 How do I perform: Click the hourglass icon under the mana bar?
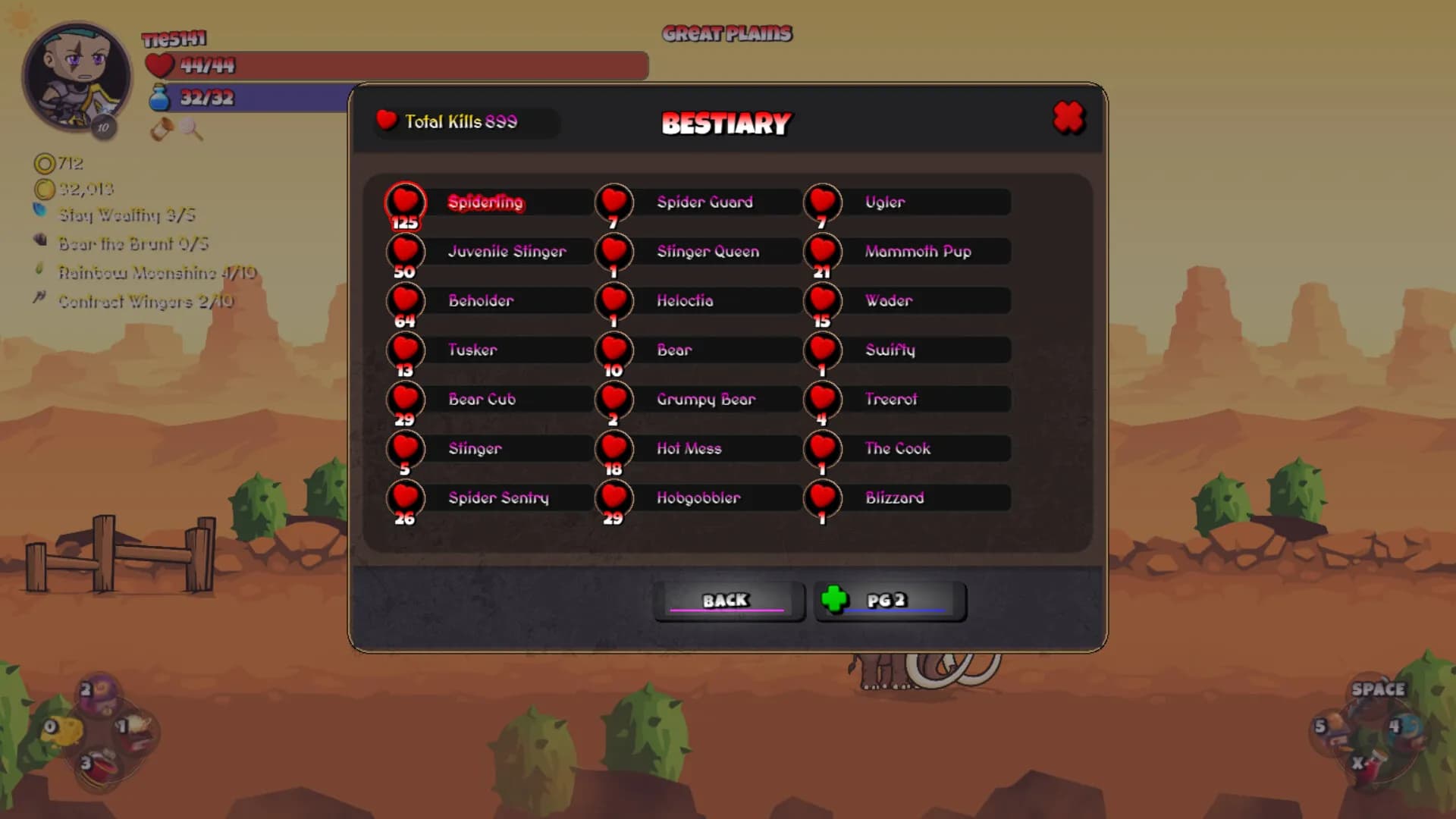pyautogui.click(x=162, y=129)
